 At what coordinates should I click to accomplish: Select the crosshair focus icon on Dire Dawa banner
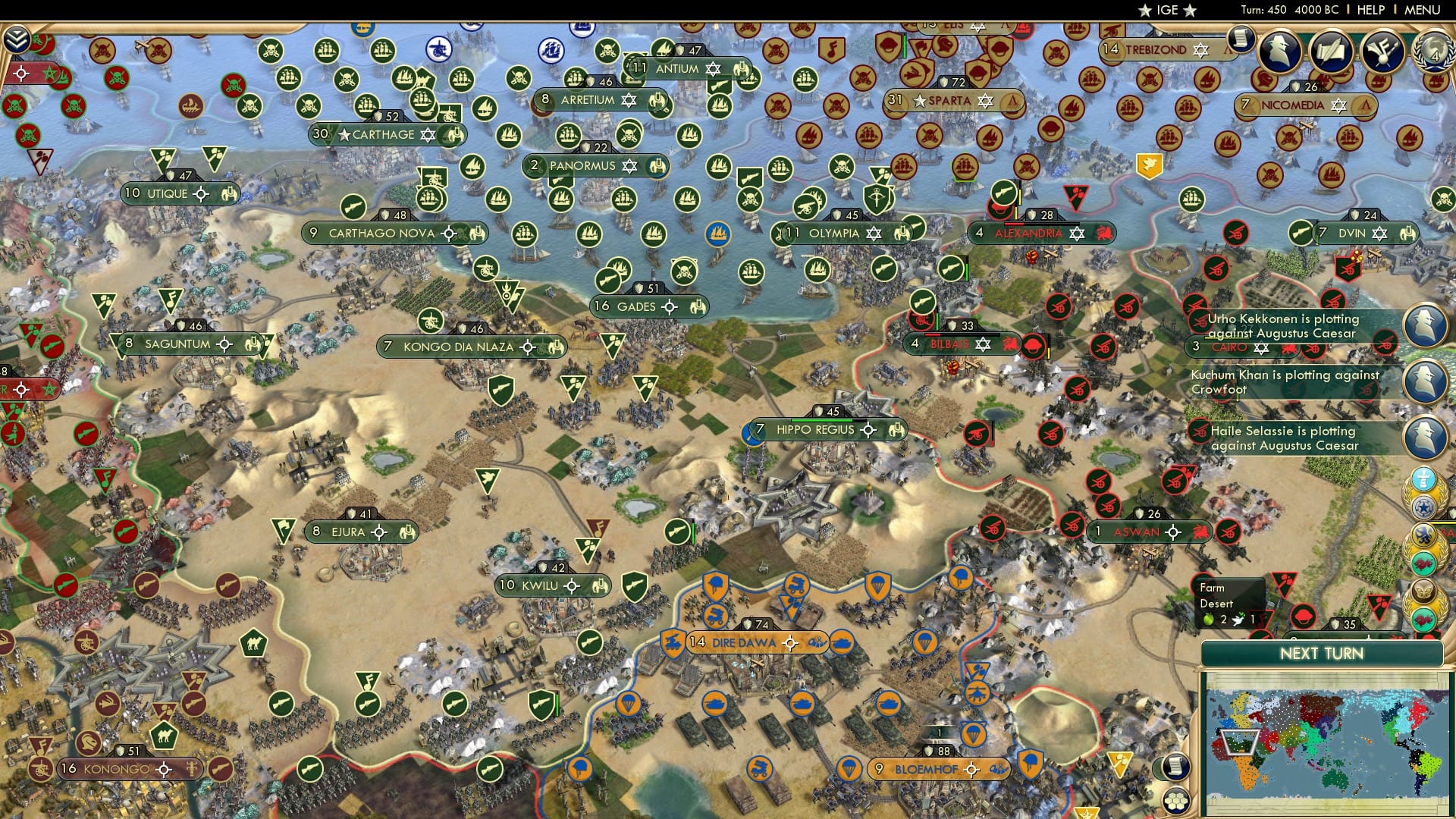click(791, 642)
